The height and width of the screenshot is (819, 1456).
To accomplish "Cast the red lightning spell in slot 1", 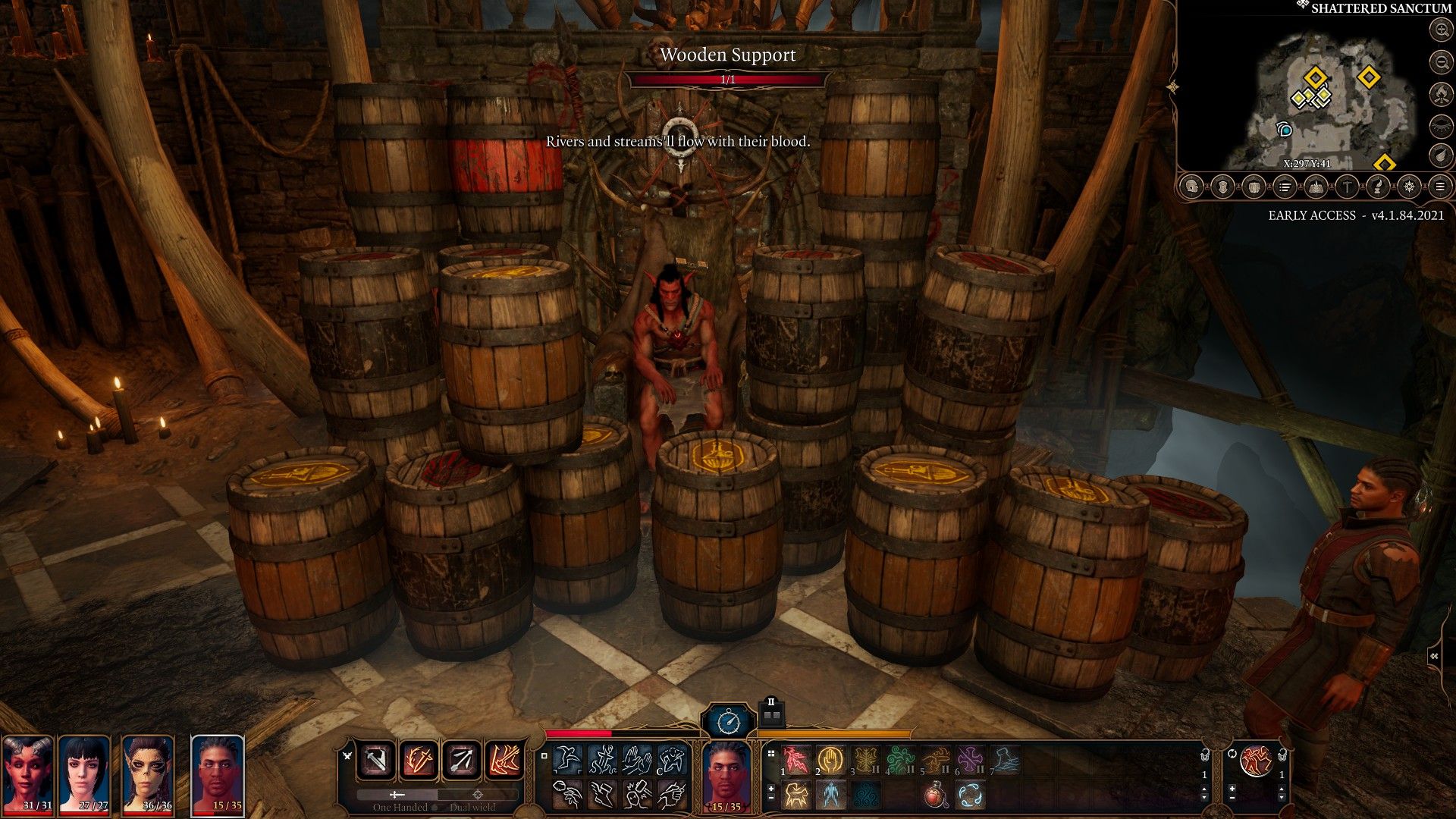I will [x=796, y=759].
